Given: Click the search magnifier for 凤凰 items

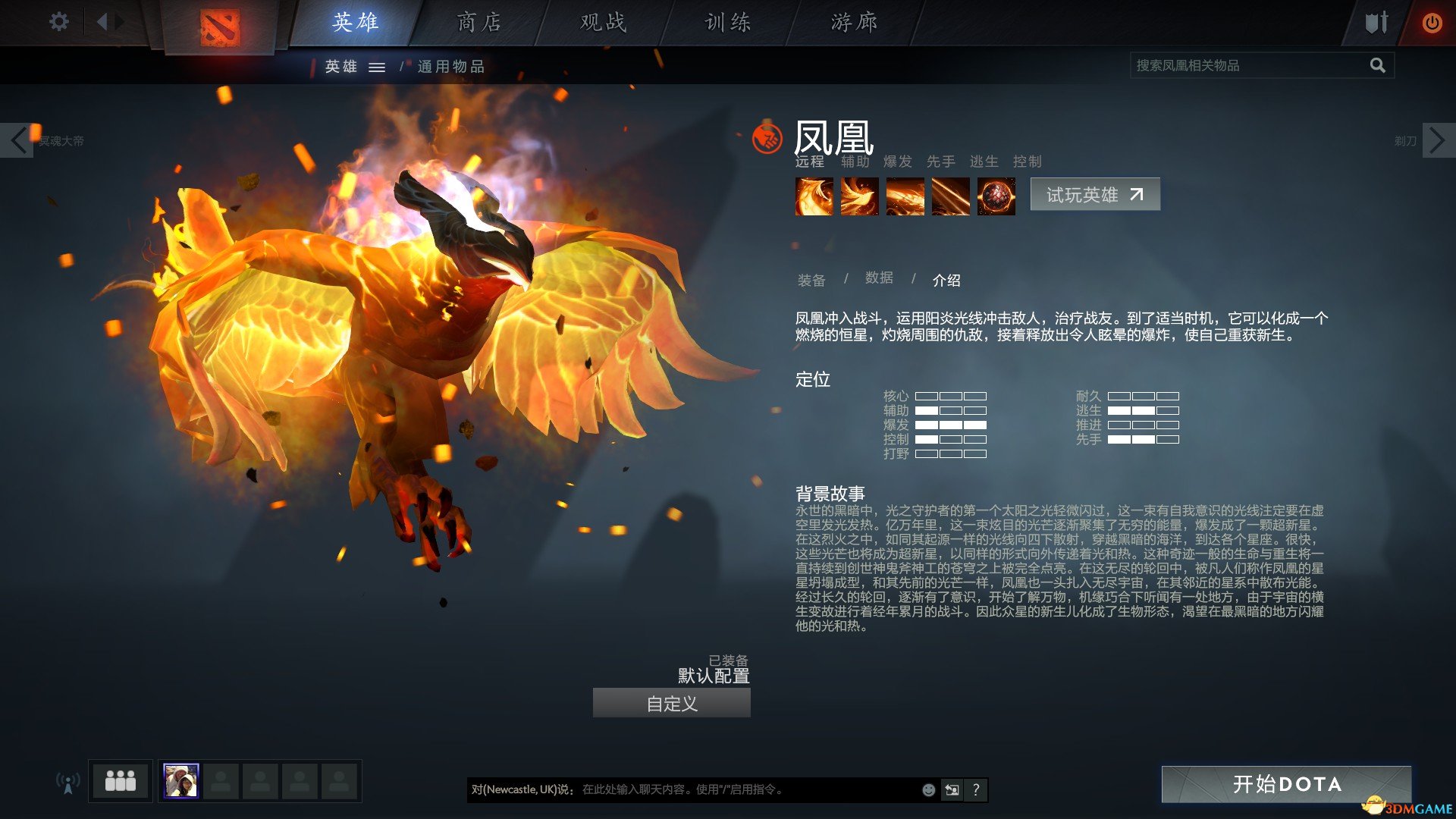Looking at the screenshot, I should [x=1378, y=65].
